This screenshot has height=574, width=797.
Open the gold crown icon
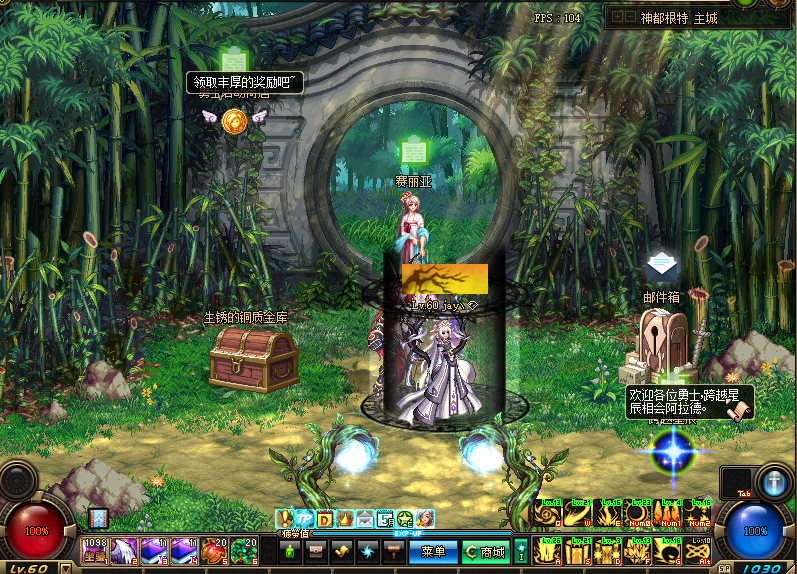345,518
